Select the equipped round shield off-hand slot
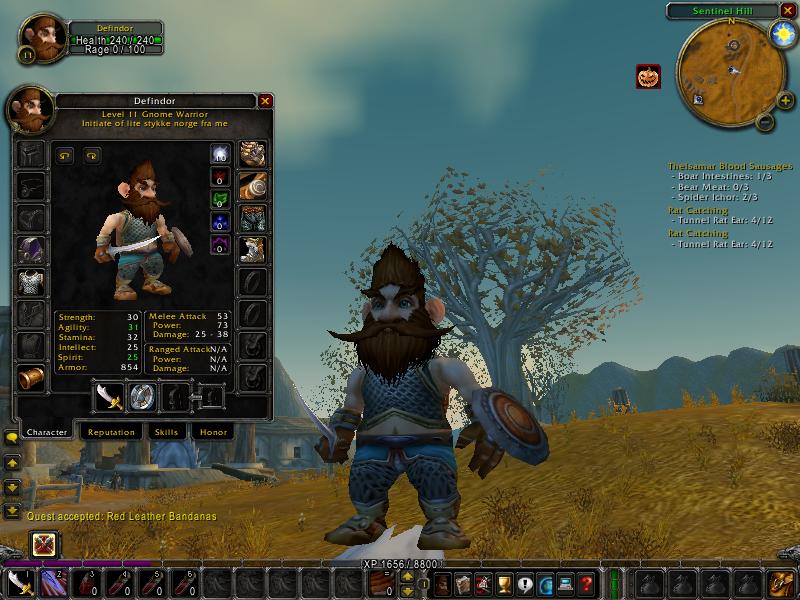Image resolution: width=800 pixels, height=600 pixels. [x=142, y=397]
